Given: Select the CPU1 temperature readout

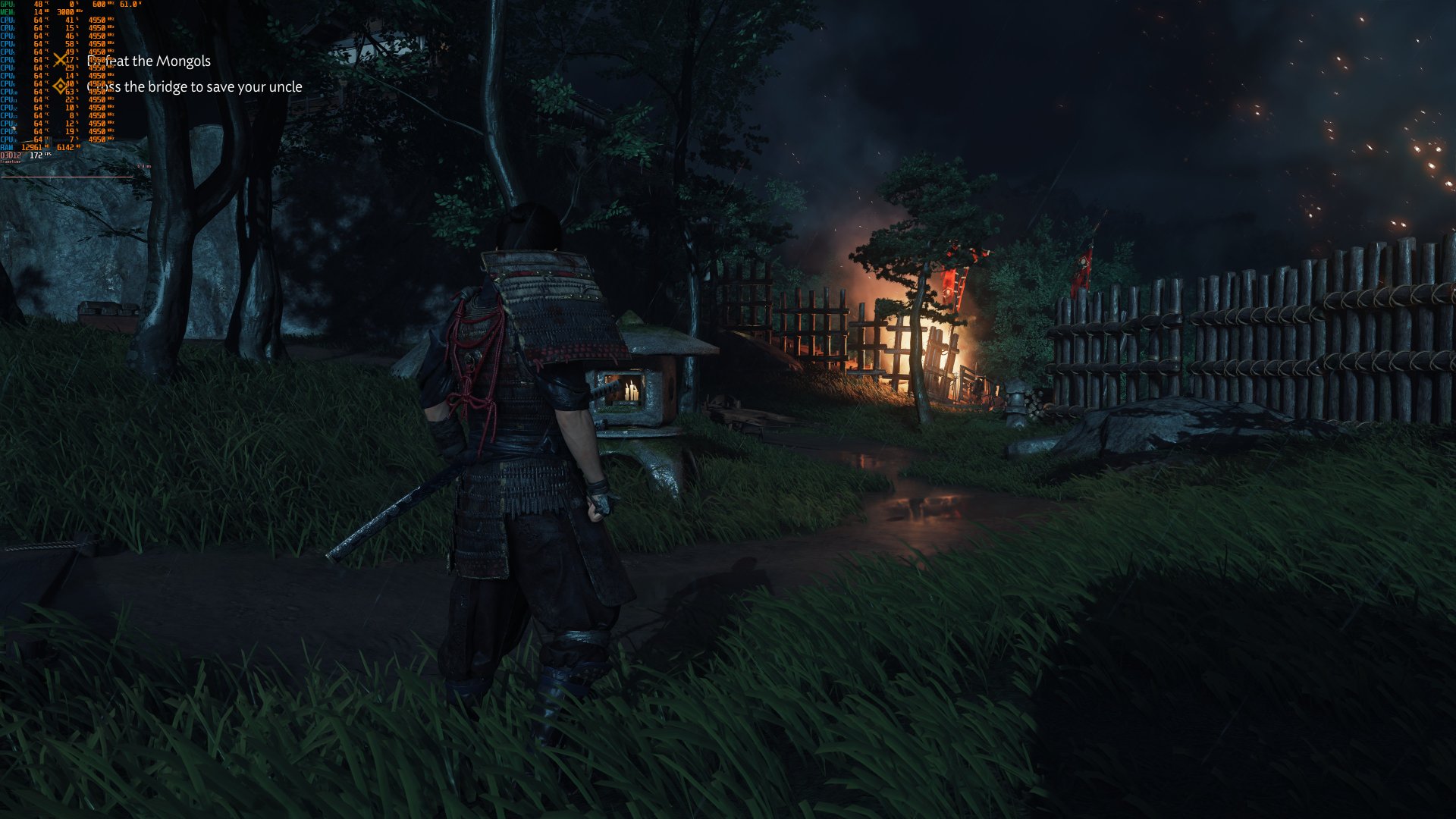Looking at the screenshot, I should coord(38,20).
